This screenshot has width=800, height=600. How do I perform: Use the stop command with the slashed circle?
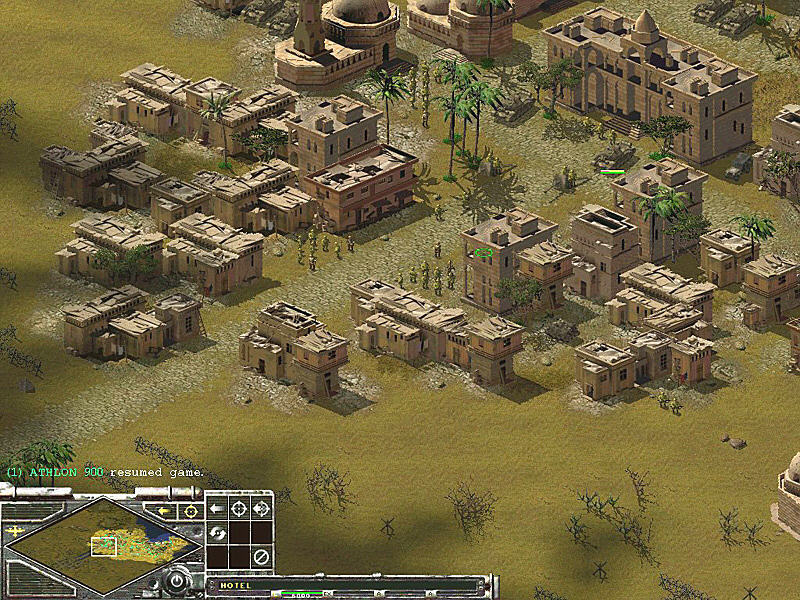pyautogui.click(x=262, y=556)
